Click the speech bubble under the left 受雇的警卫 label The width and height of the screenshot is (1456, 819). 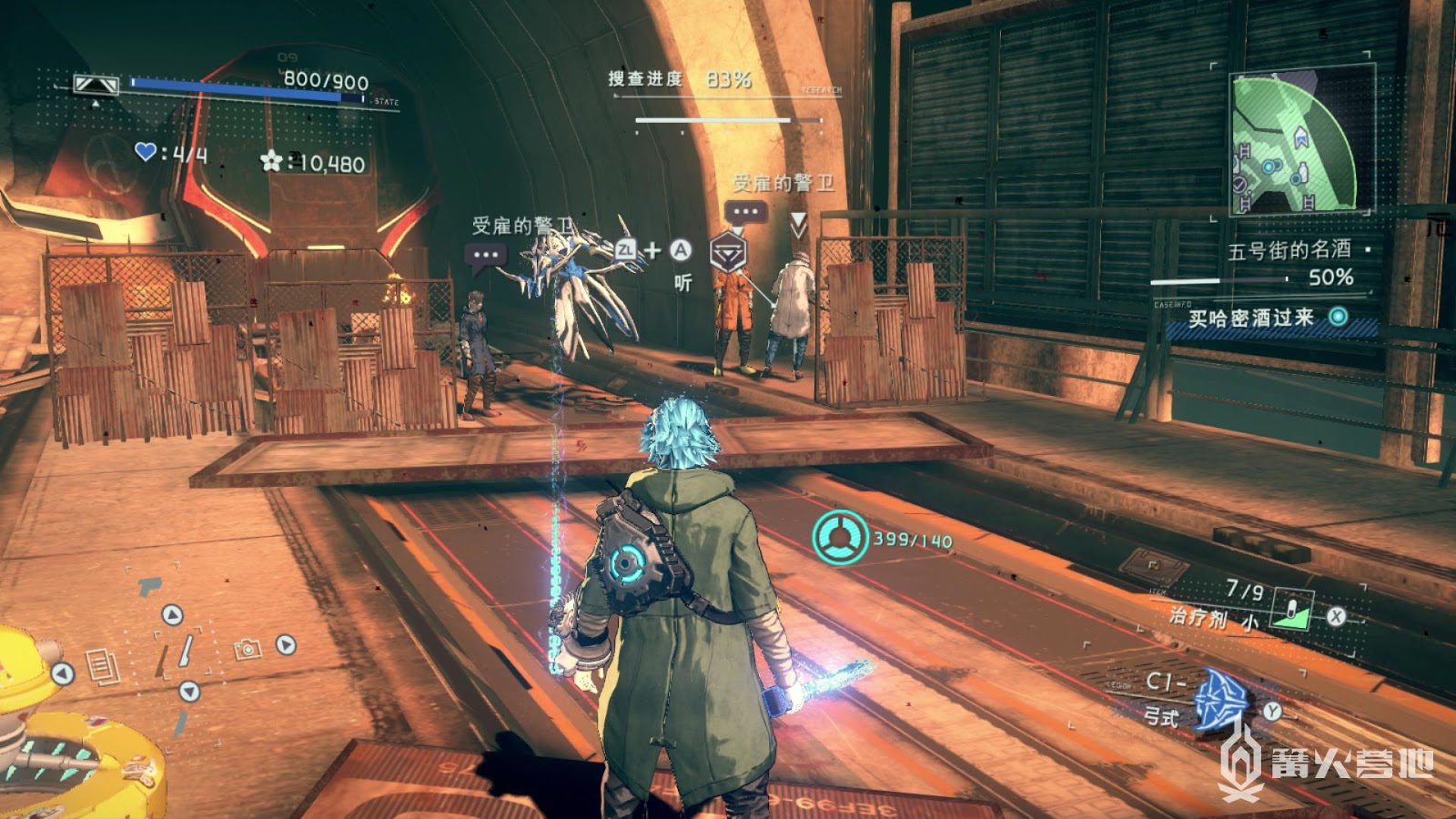tap(485, 256)
